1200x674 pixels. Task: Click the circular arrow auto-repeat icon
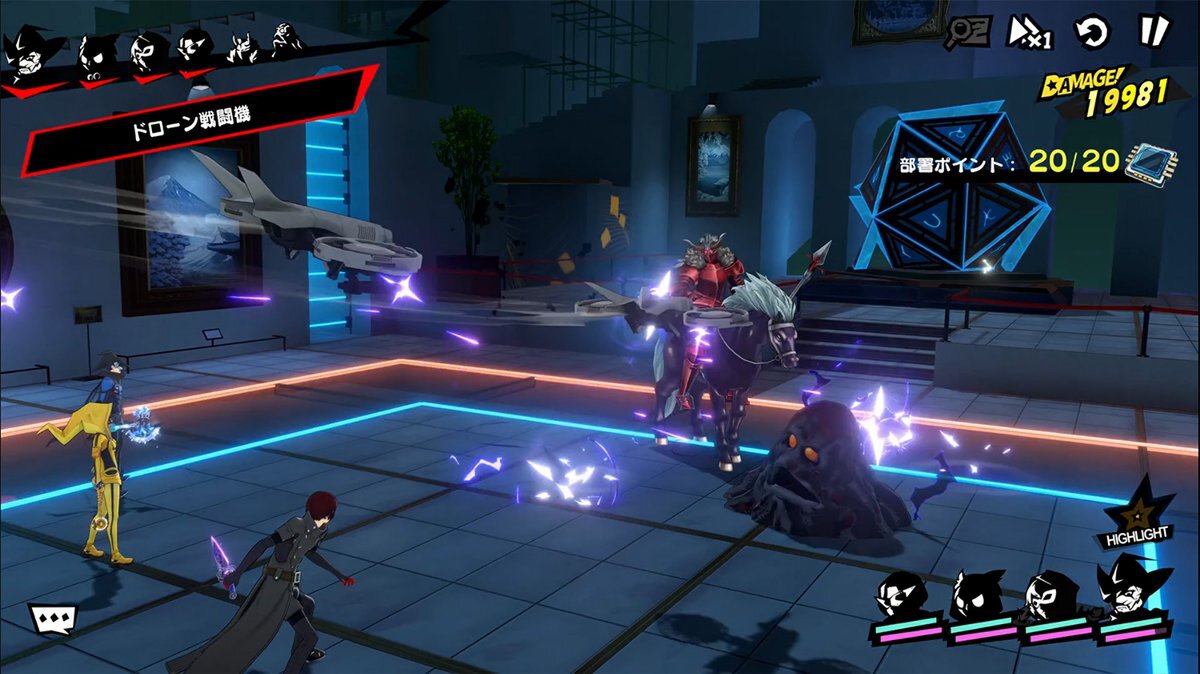pyautogui.click(x=1092, y=32)
